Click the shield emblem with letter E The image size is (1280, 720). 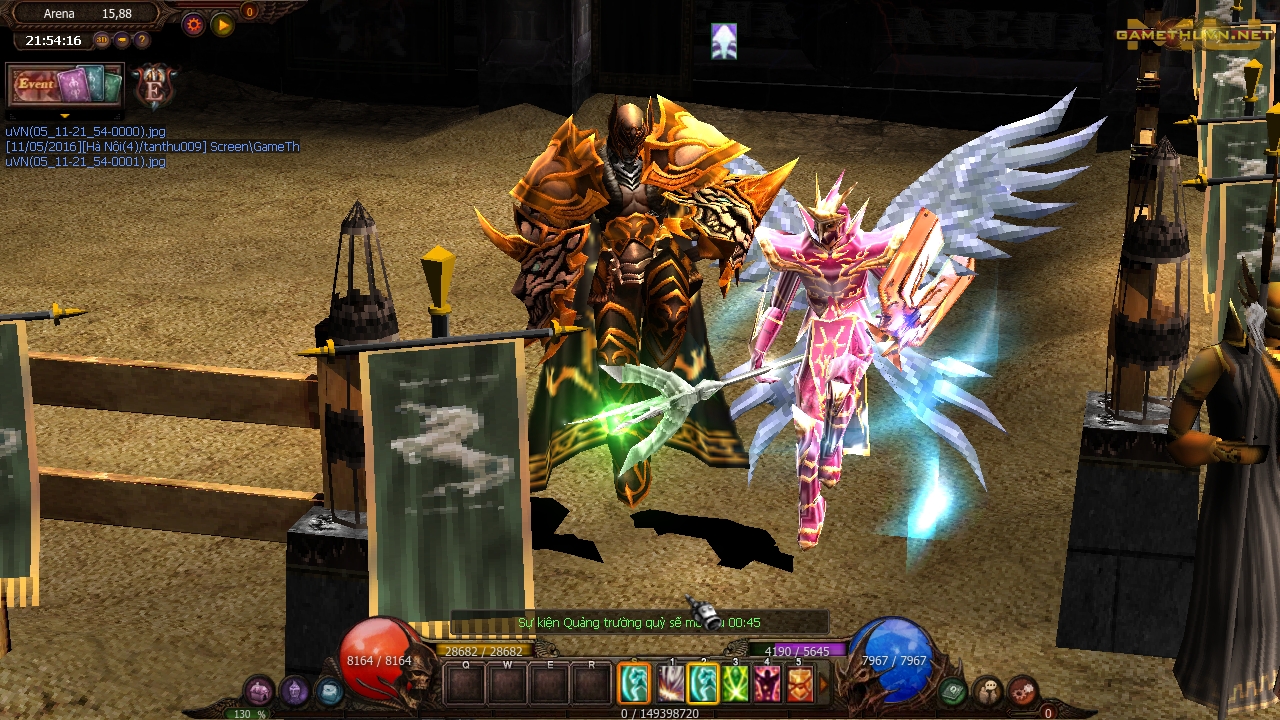[154, 86]
